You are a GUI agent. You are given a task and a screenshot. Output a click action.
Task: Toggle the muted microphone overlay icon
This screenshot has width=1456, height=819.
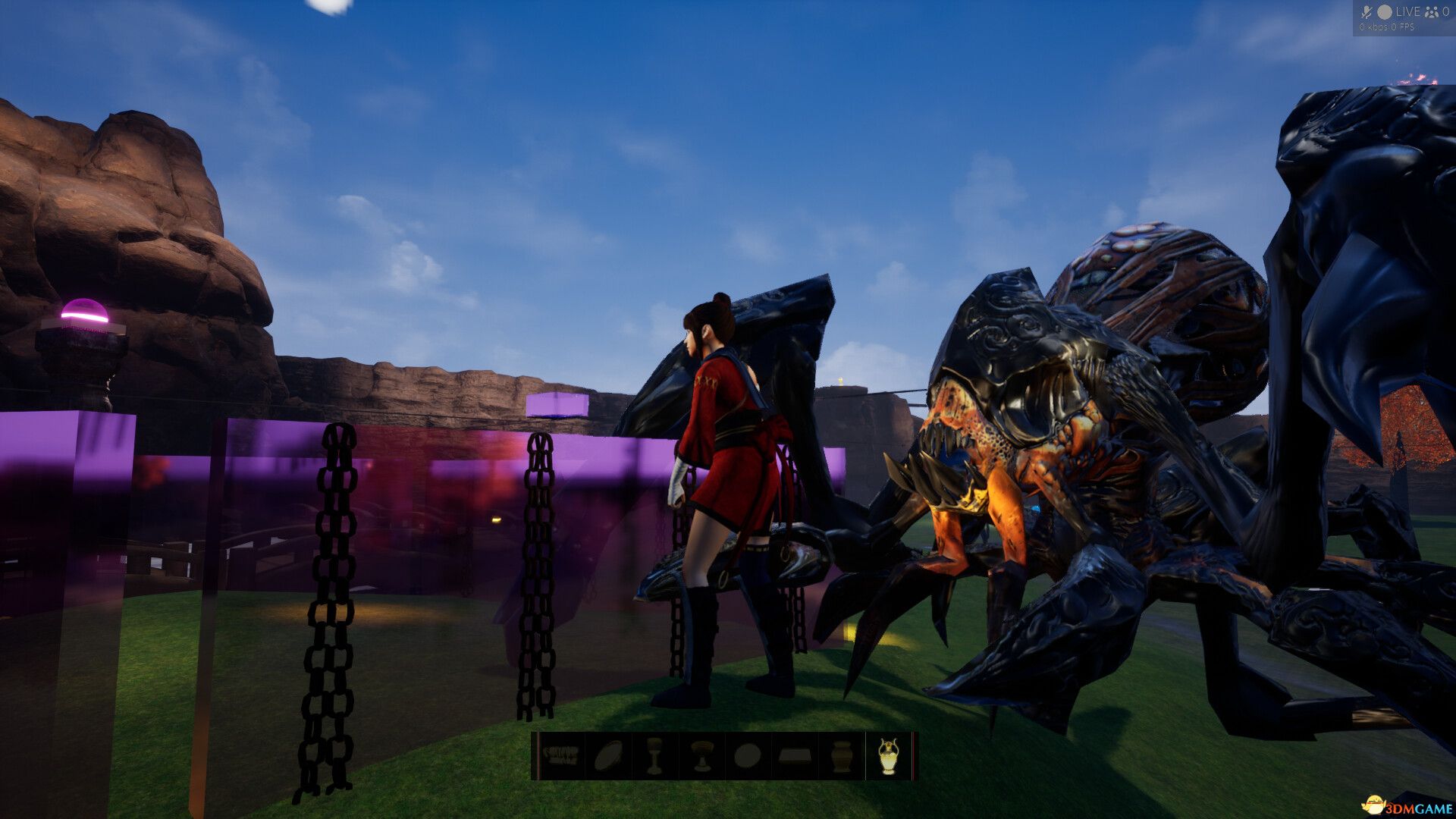coord(1367,11)
